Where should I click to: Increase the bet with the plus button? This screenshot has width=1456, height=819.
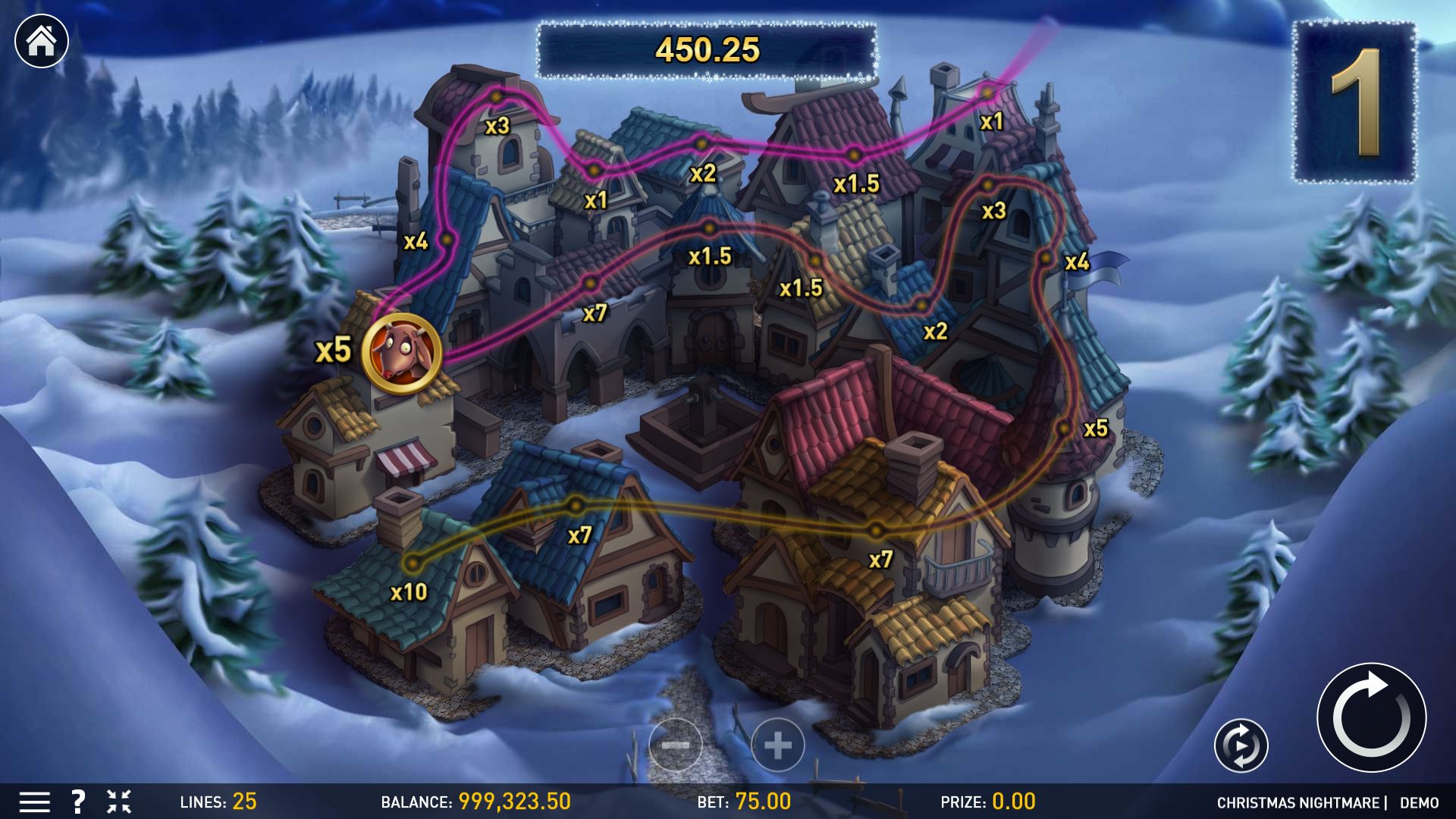(778, 745)
